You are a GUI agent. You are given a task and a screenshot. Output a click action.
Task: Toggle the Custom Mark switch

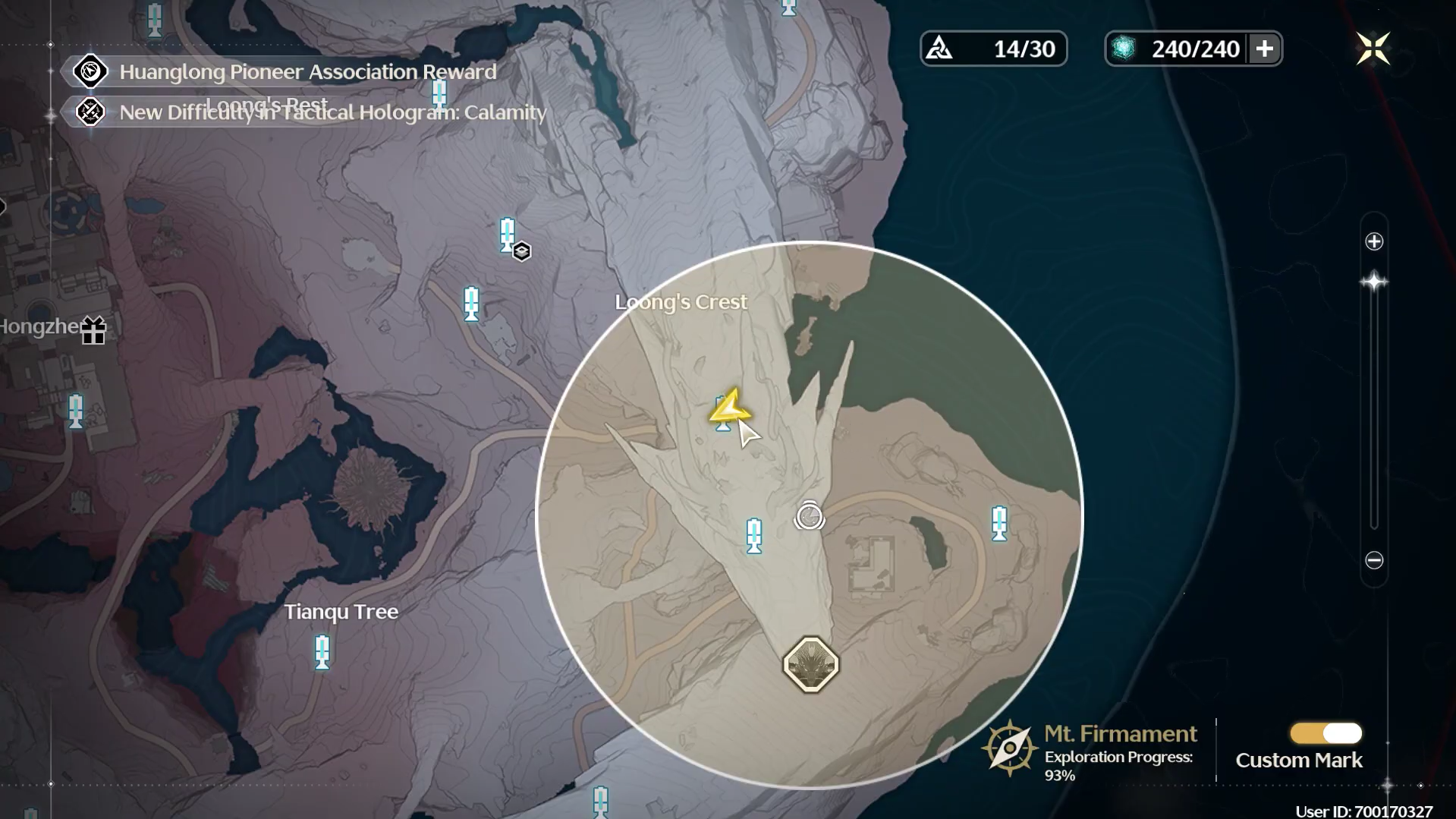point(1325,733)
